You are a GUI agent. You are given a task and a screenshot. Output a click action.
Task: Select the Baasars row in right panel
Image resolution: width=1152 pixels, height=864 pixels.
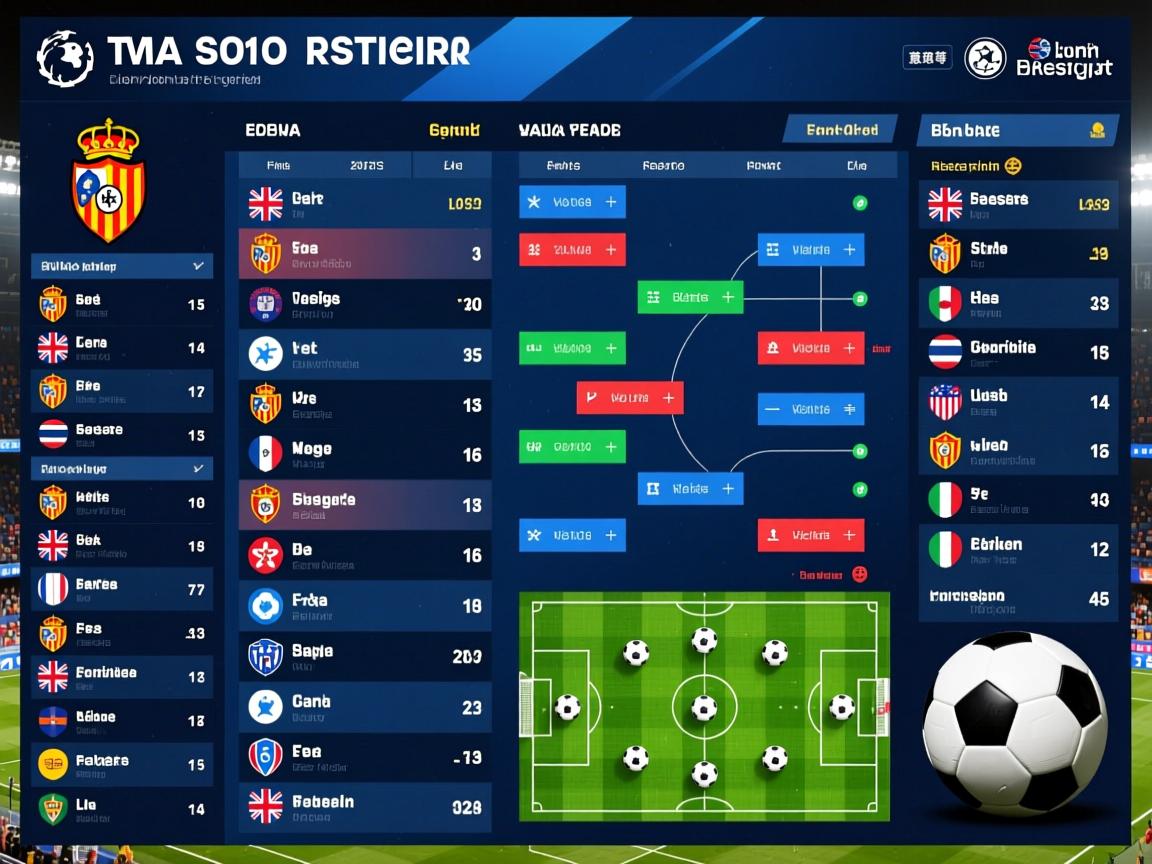click(1018, 204)
